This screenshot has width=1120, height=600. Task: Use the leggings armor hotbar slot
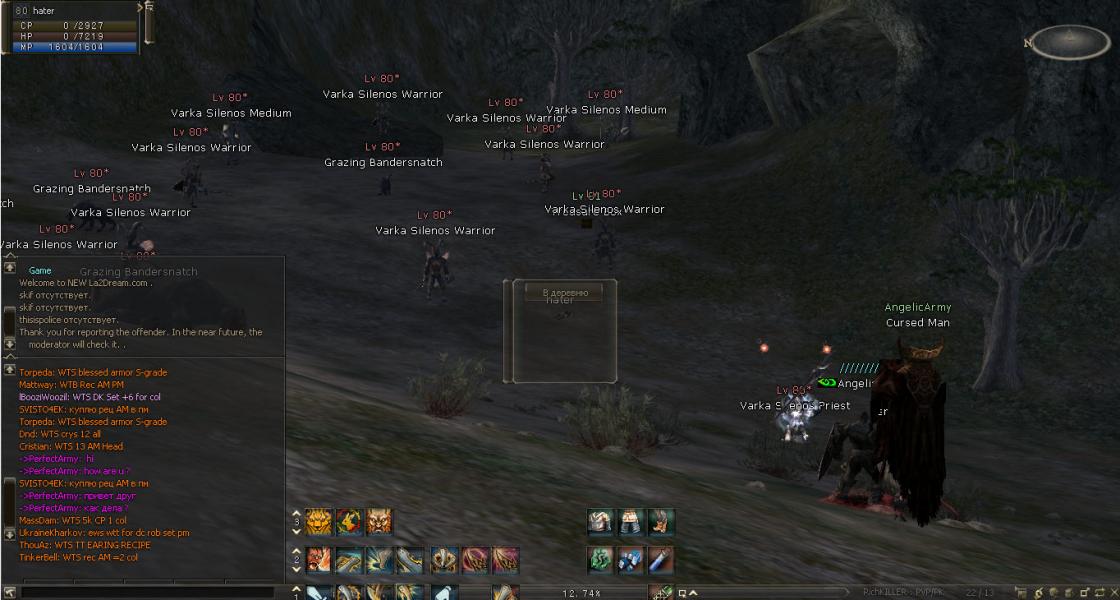(630, 521)
